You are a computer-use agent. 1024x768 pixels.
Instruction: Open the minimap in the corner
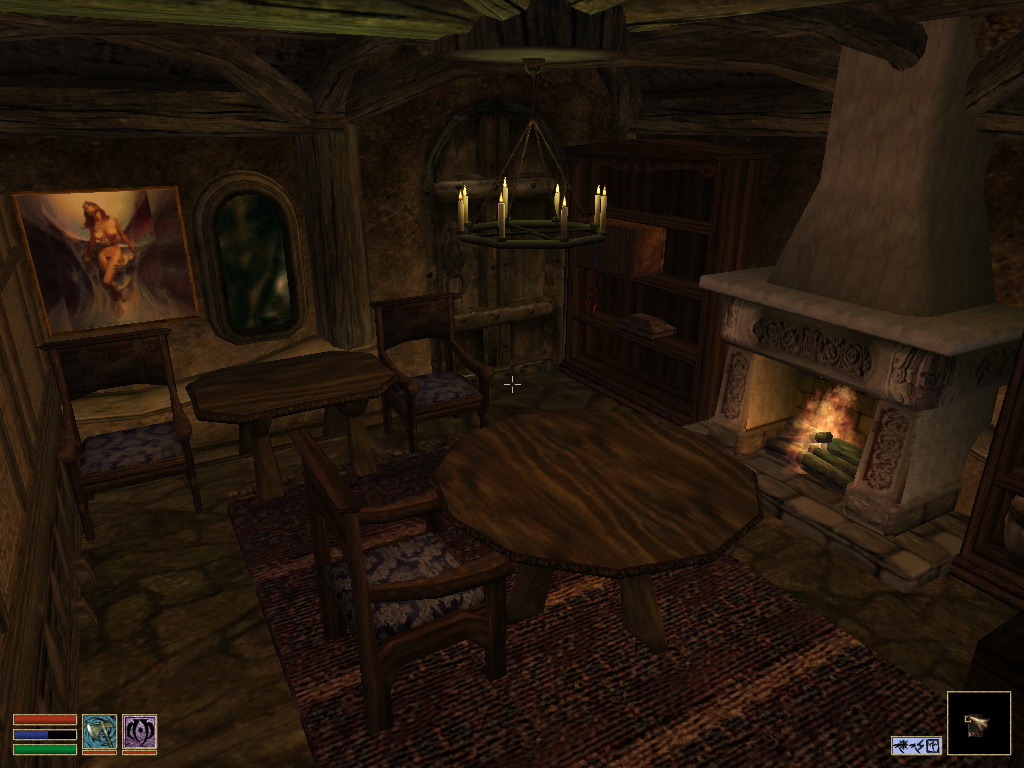coord(978,723)
